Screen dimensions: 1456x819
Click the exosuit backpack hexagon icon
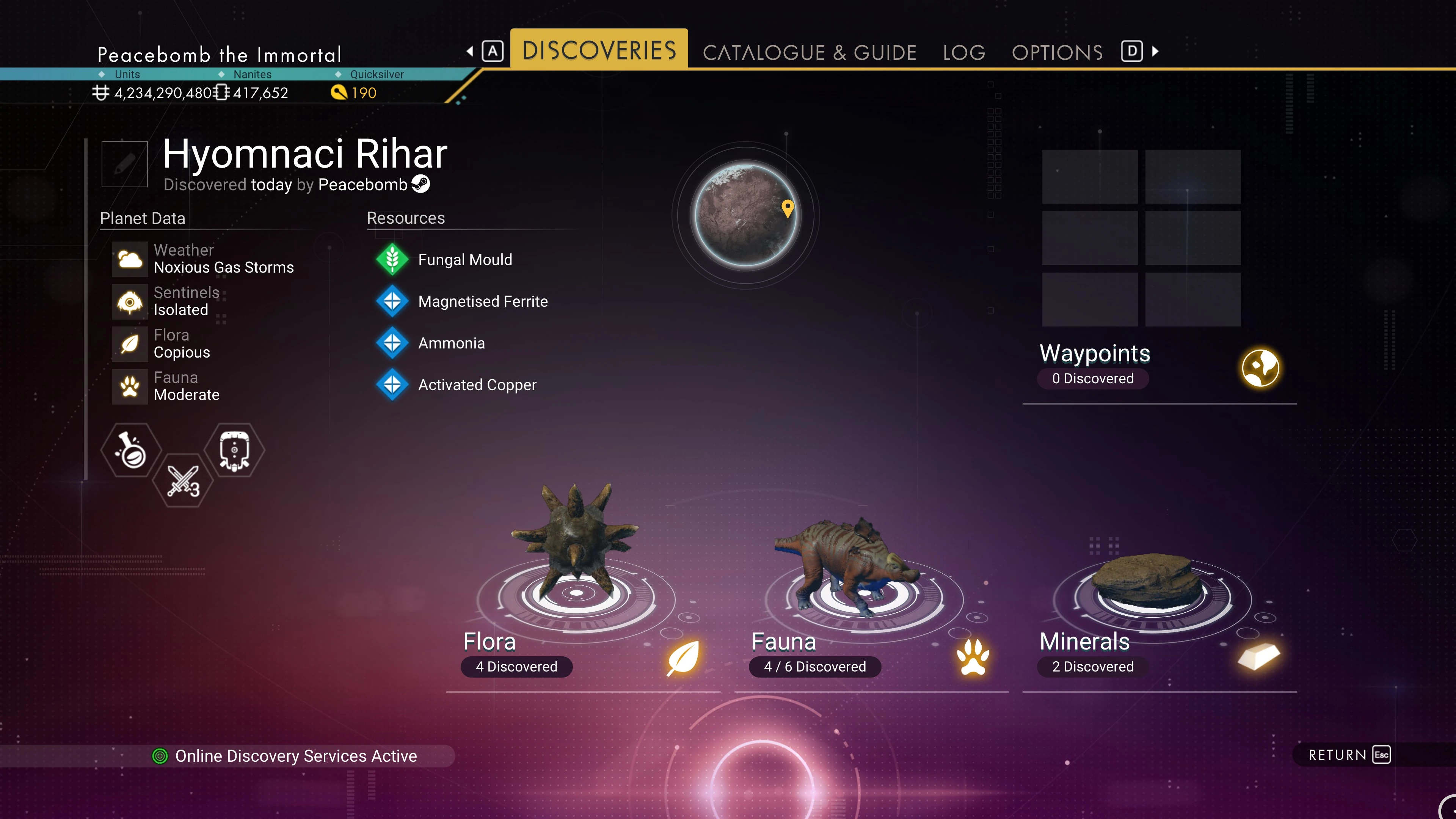pos(234,450)
